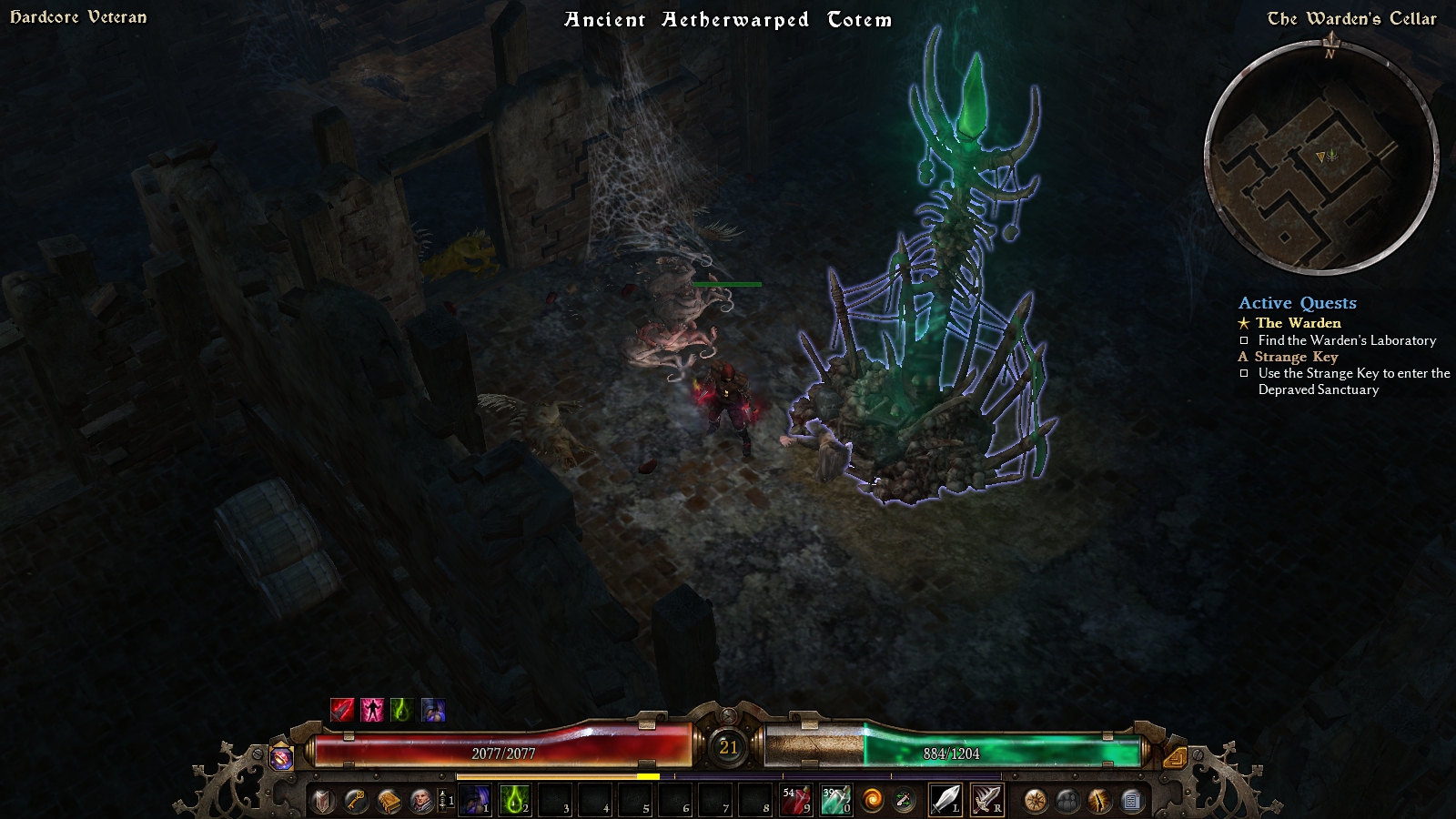Select the right mouse slashing sword skill

(986, 801)
